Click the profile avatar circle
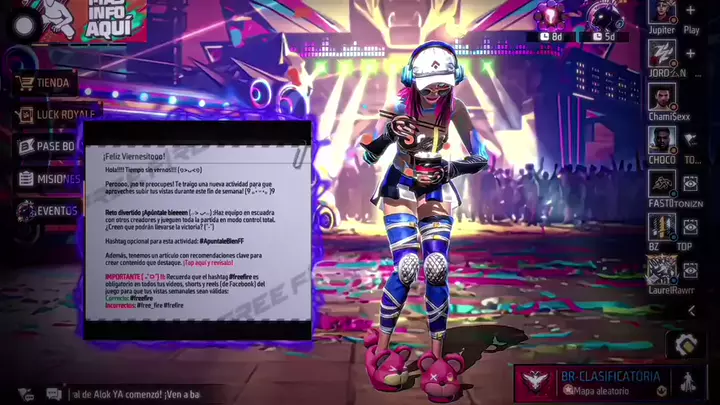The width and height of the screenshot is (720, 405). pos(22,26)
